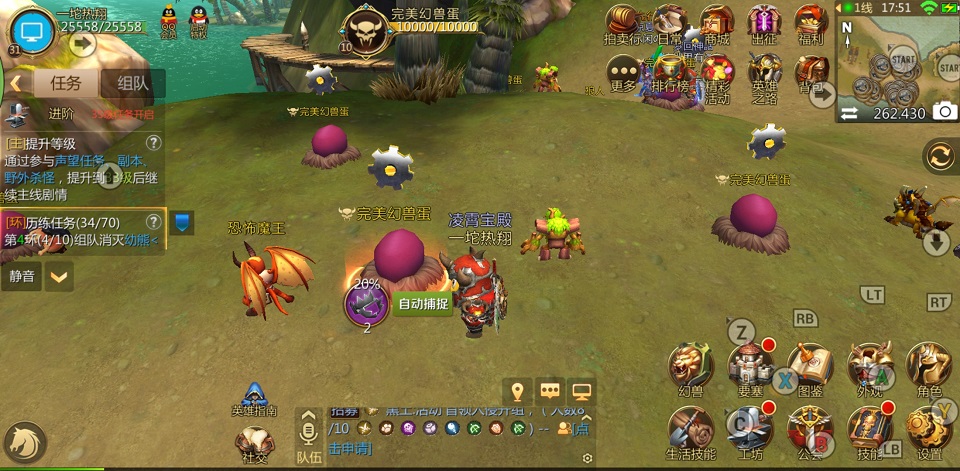Open the 图鉴 codex book
Viewport: 960px width, 471px height.
[809, 369]
